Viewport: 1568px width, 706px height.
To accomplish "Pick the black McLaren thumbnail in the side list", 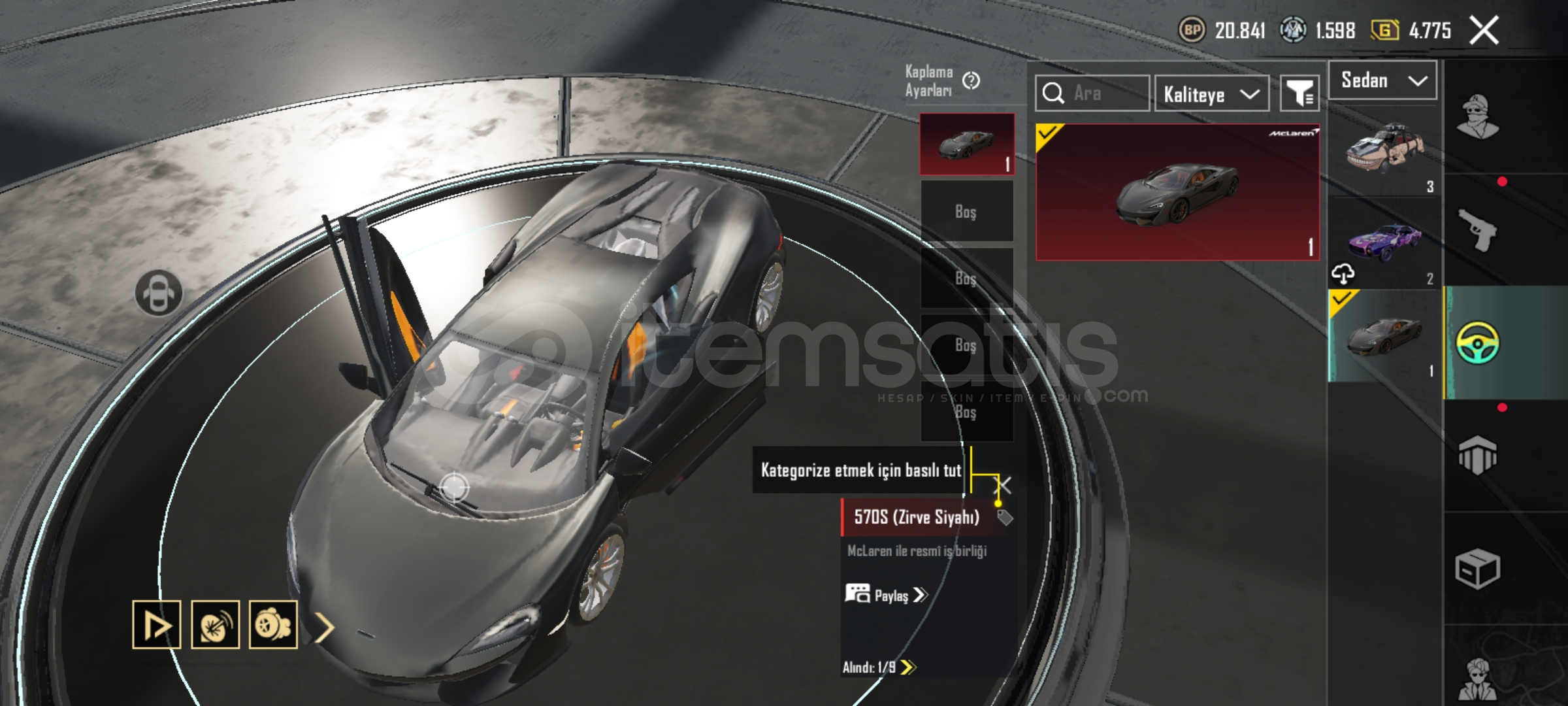I will pos(1384,336).
